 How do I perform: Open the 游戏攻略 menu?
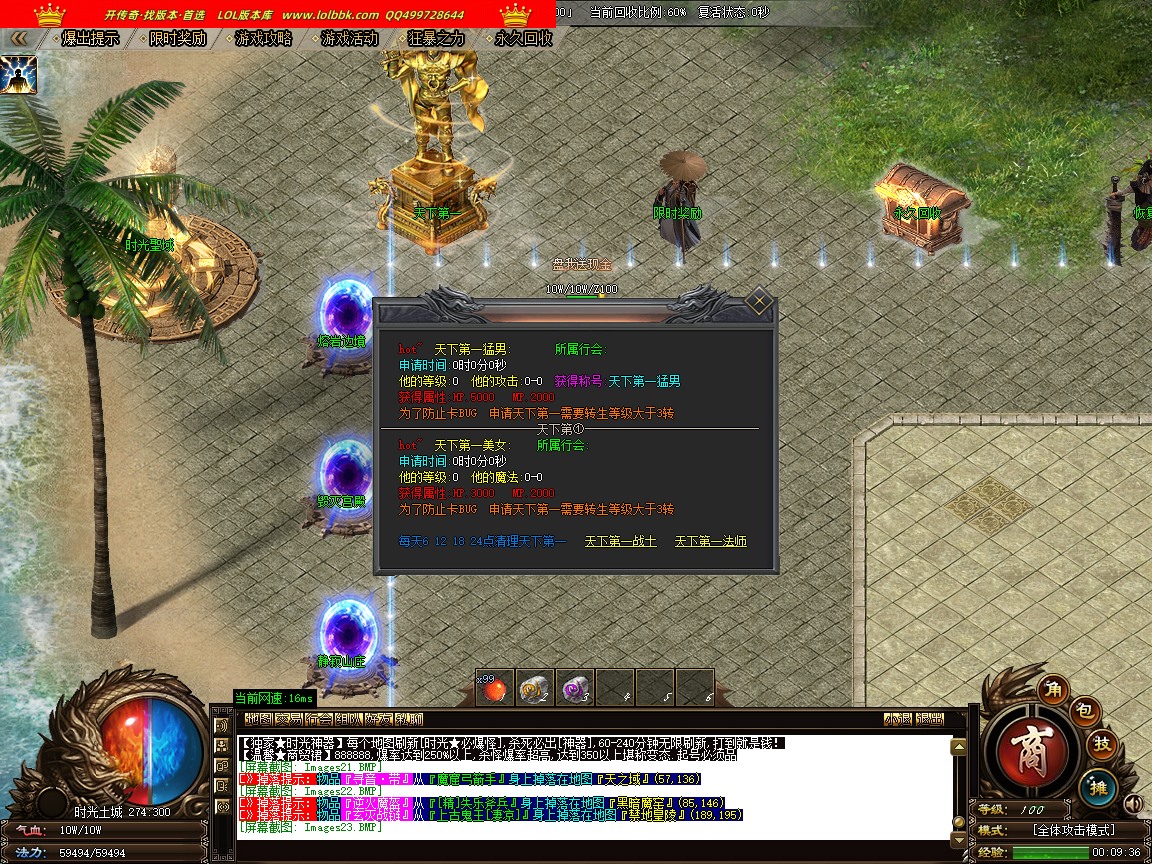coord(264,39)
